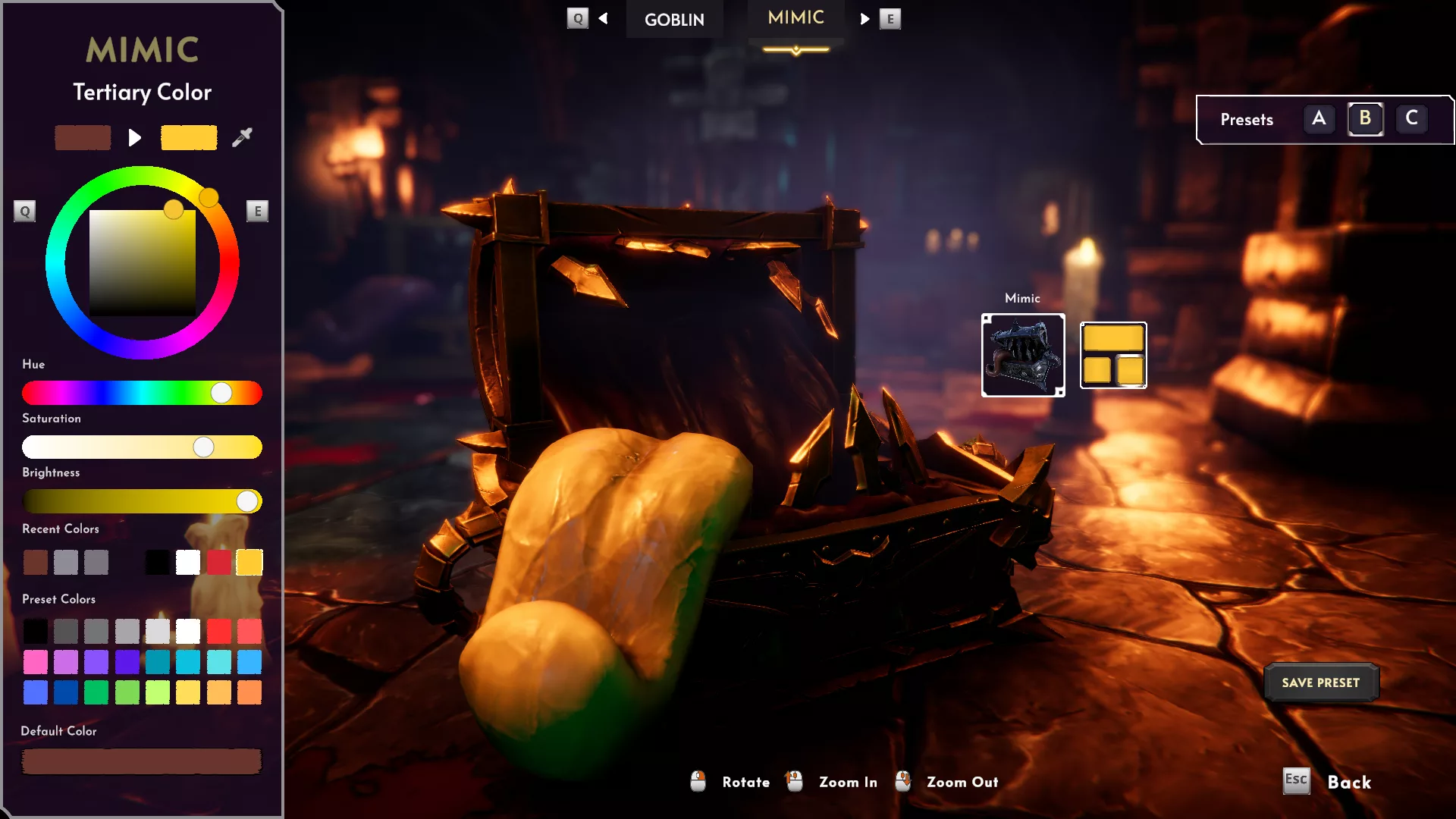Select the Mimic tab
This screenshot has height=819, width=1456.
point(795,18)
